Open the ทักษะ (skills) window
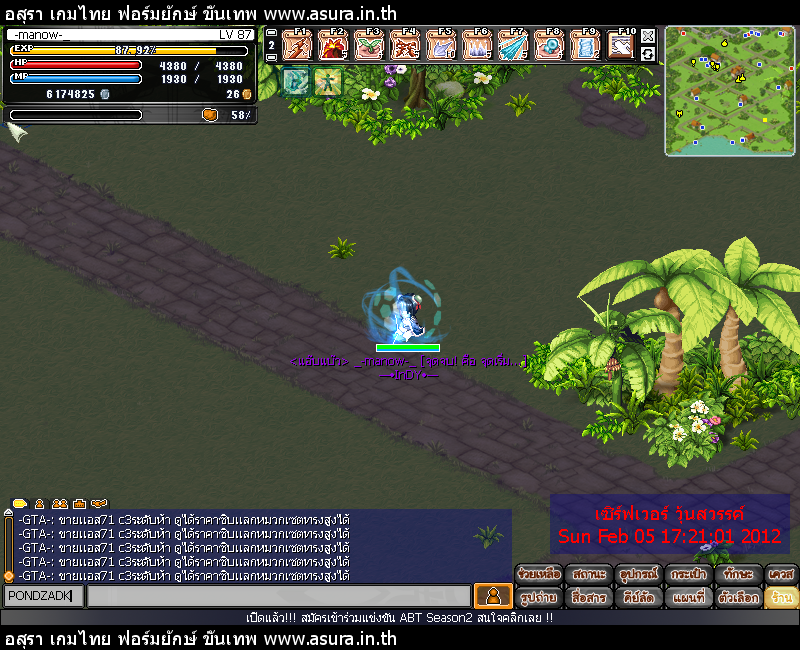 [x=738, y=574]
